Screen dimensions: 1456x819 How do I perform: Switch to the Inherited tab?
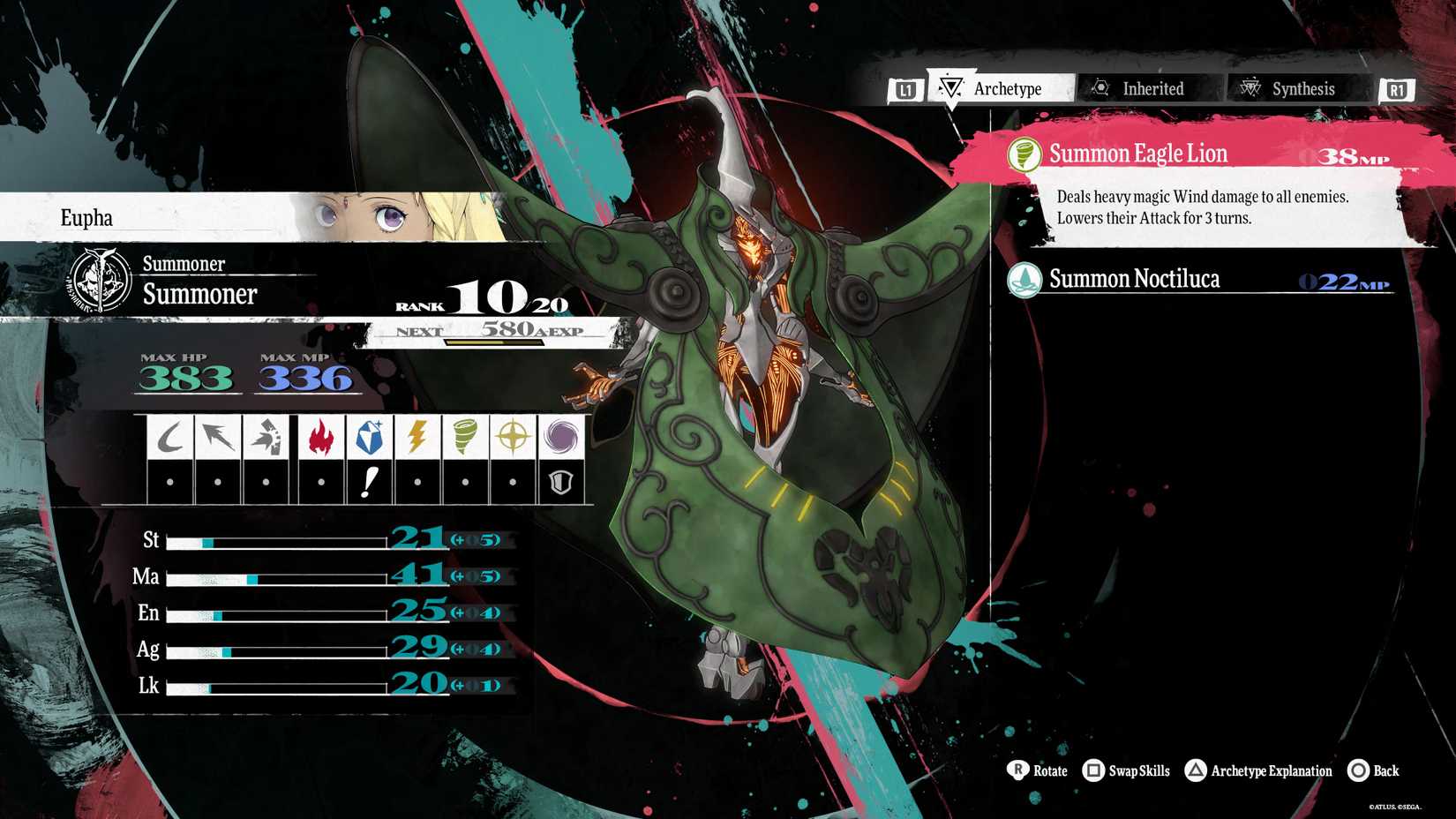(x=1147, y=88)
